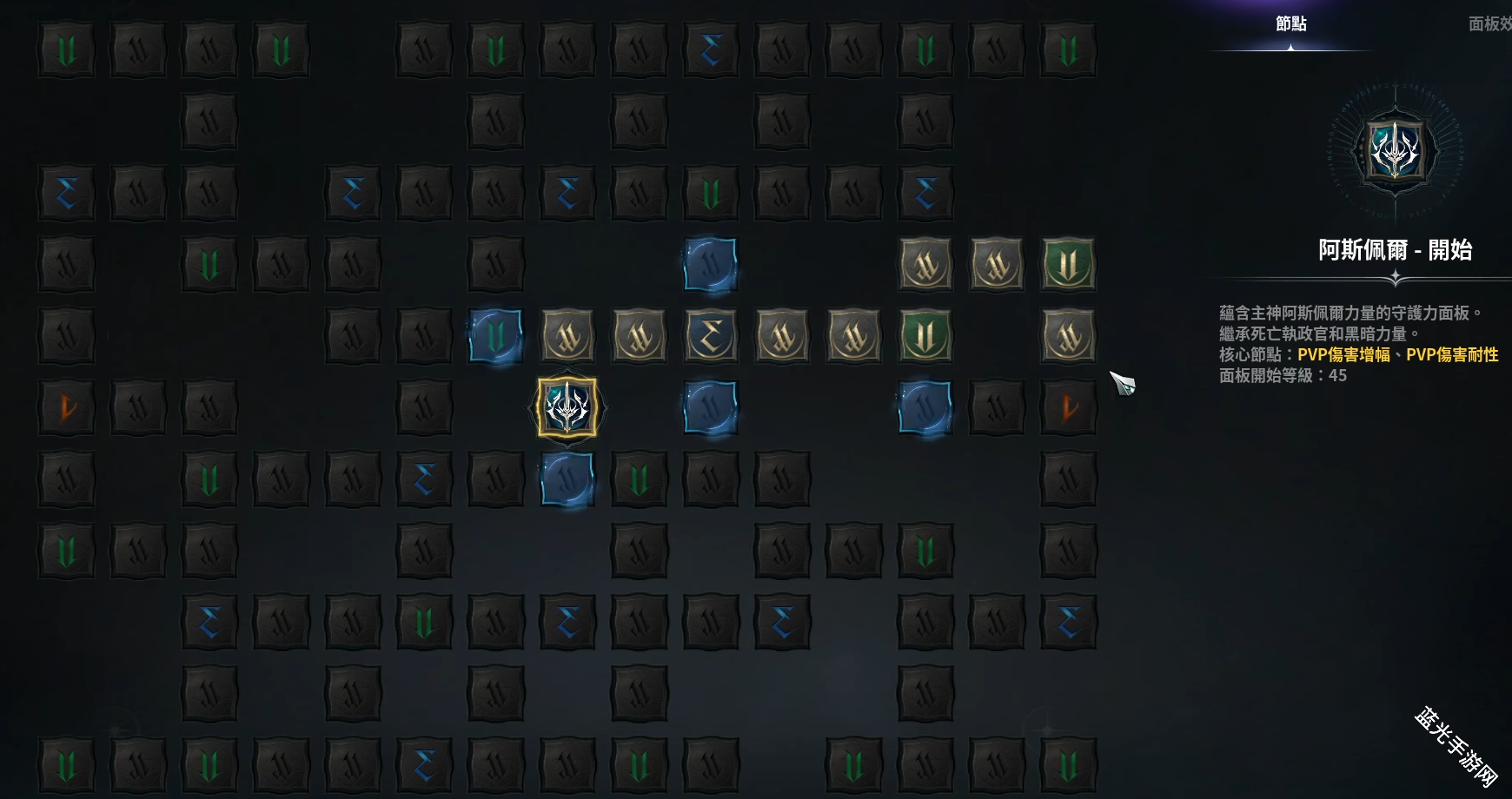
Task: Switch to the 節點 tab
Action: pyautogui.click(x=1290, y=24)
